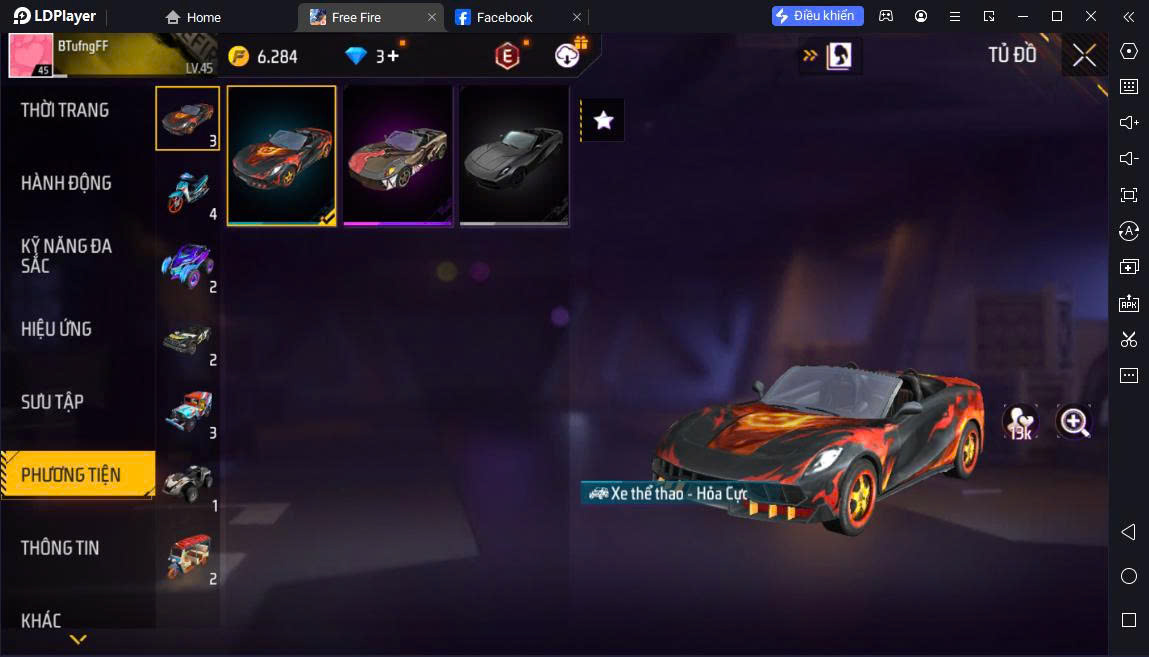Screen dimensions: 1149x657
Task: Zoom in with the magnifier button
Action: click(1074, 422)
